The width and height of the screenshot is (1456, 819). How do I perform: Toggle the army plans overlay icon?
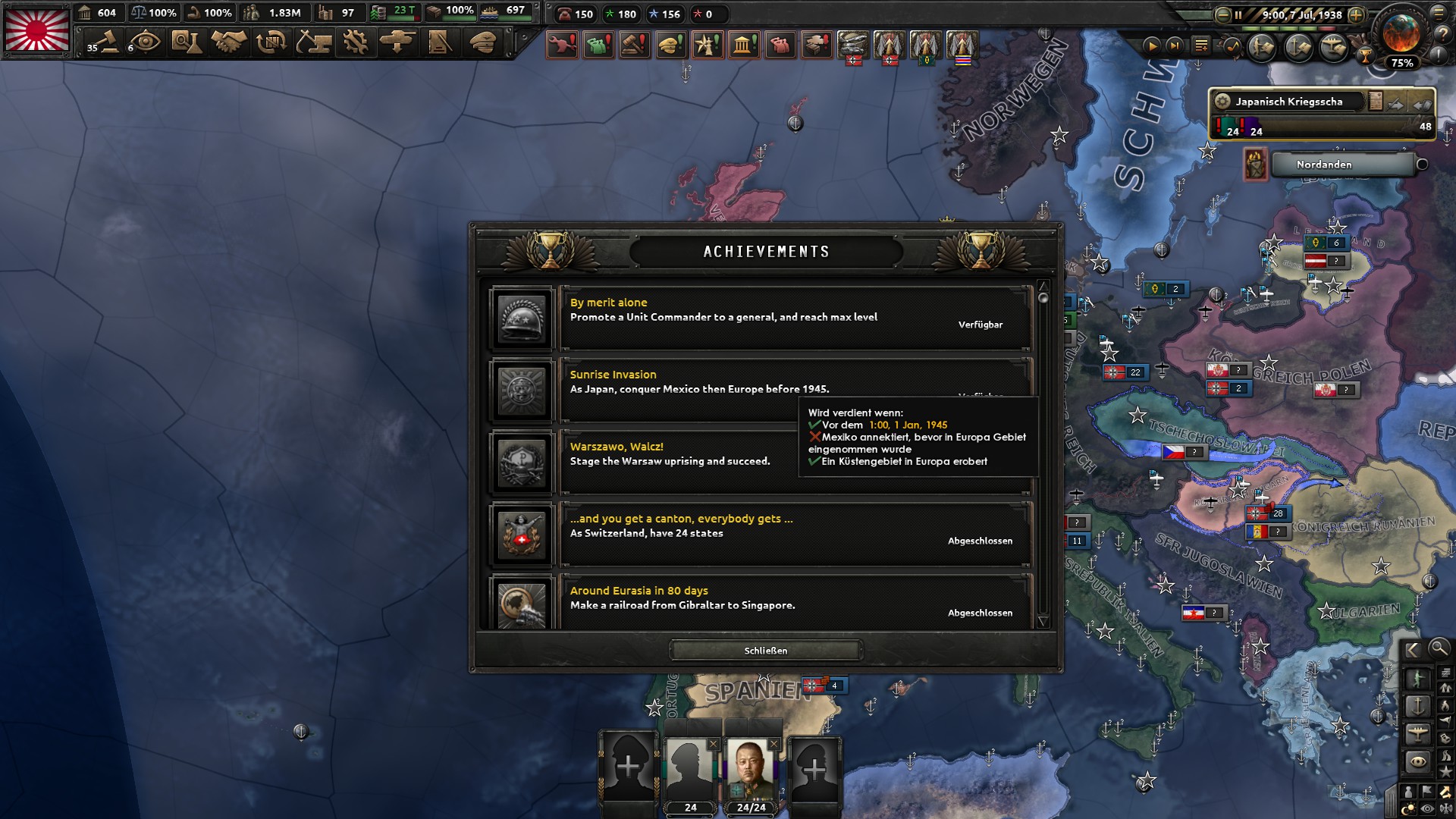(x=1261, y=47)
